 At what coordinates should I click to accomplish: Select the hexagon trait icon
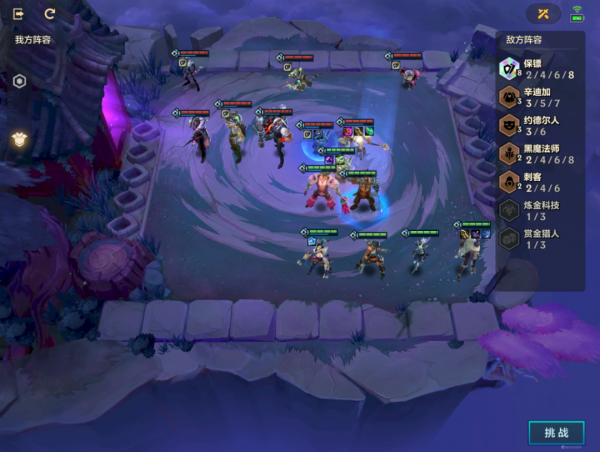pos(19,81)
